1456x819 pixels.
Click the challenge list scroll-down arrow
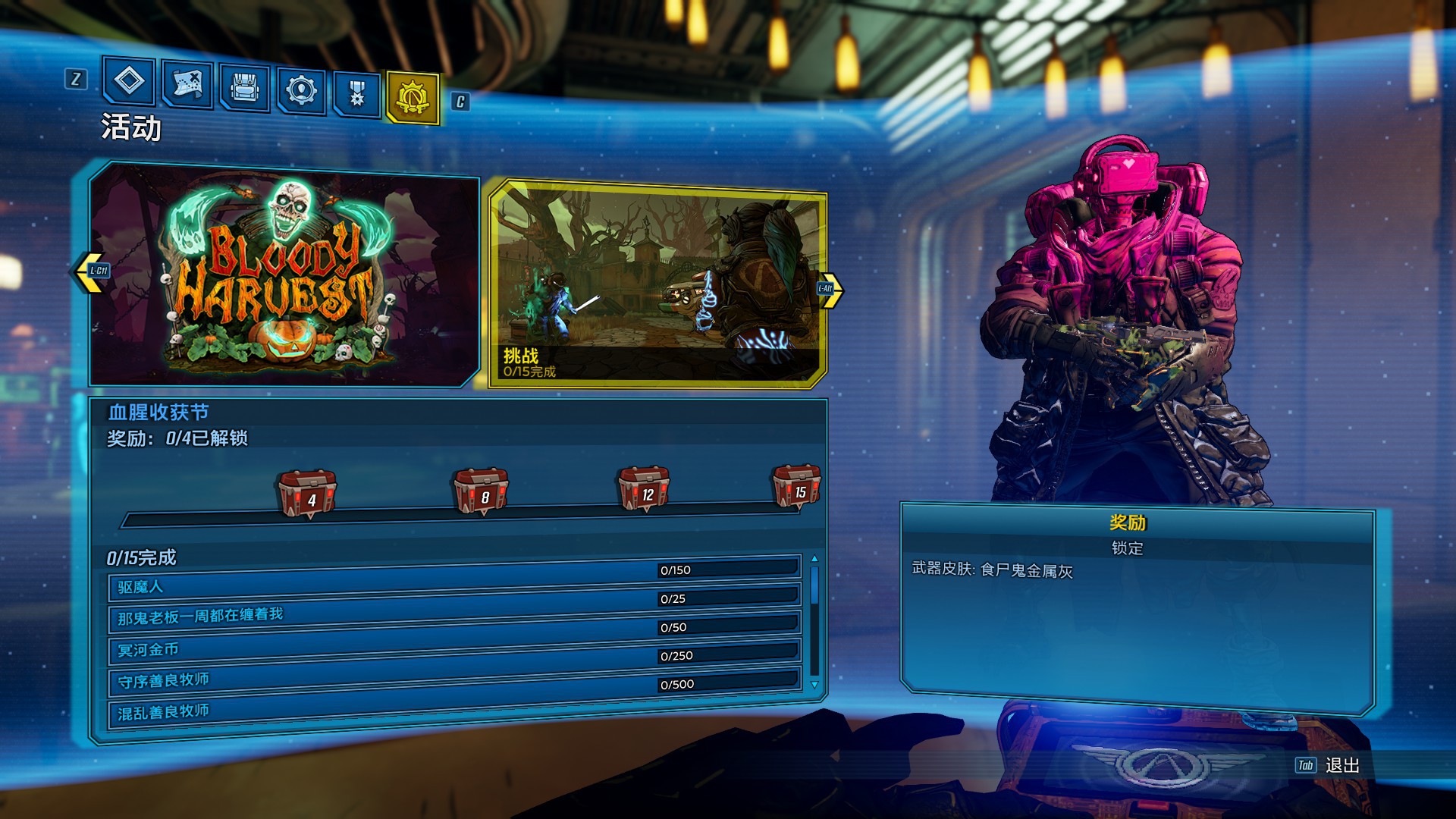click(x=815, y=684)
